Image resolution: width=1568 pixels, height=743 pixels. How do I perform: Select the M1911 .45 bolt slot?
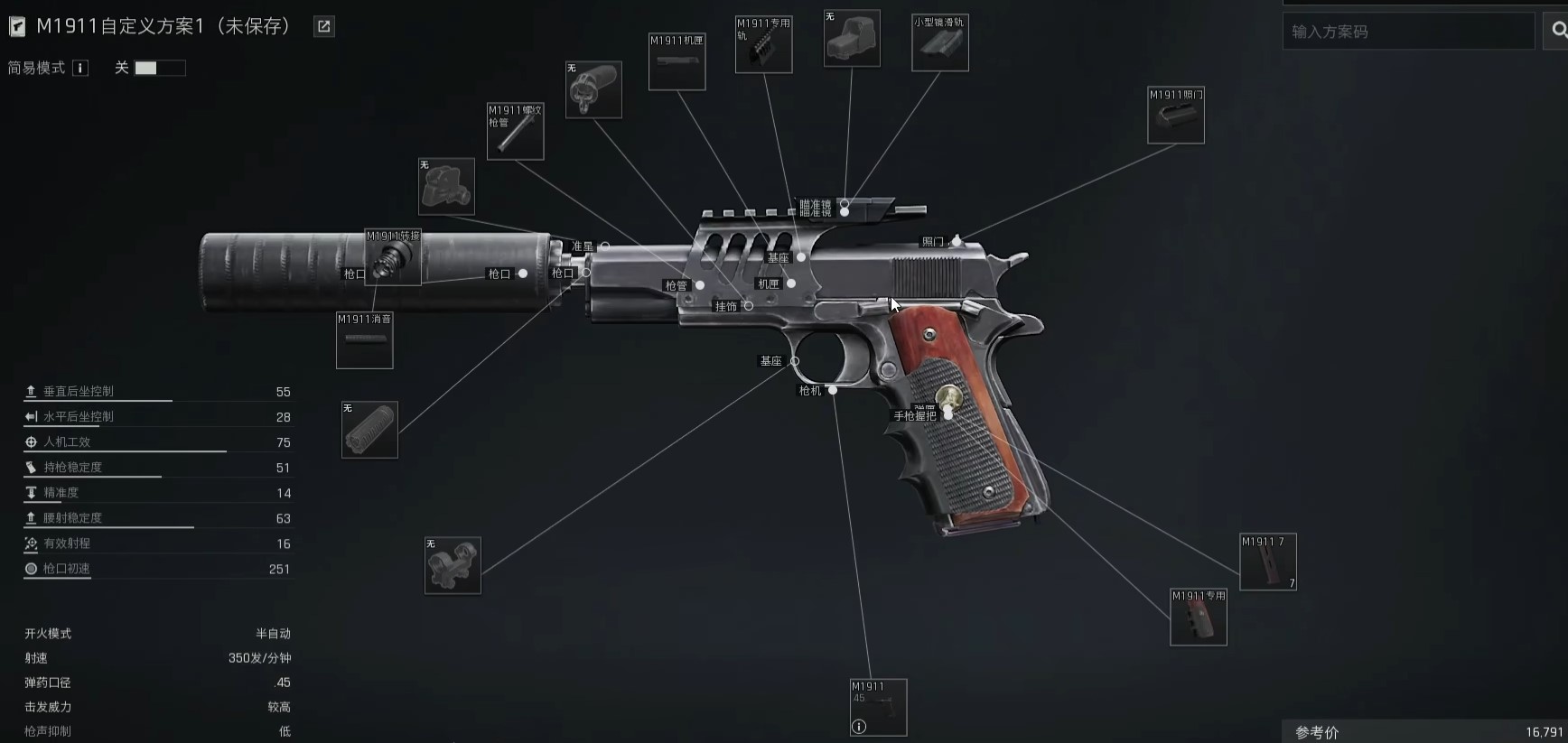878,706
